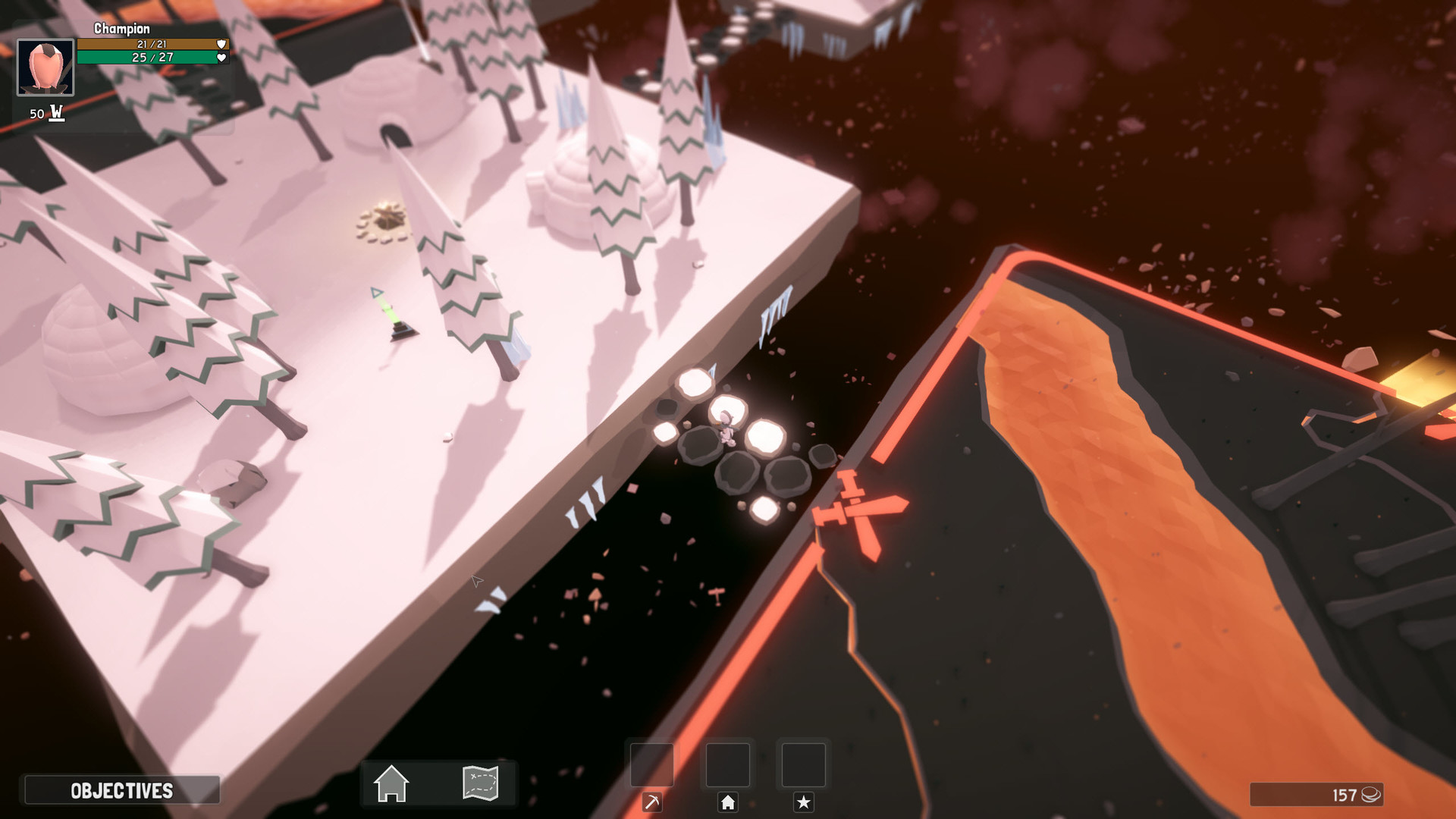This screenshot has width=1456, height=819.
Task: Click the Champion name label
Action: coord(121,28)
